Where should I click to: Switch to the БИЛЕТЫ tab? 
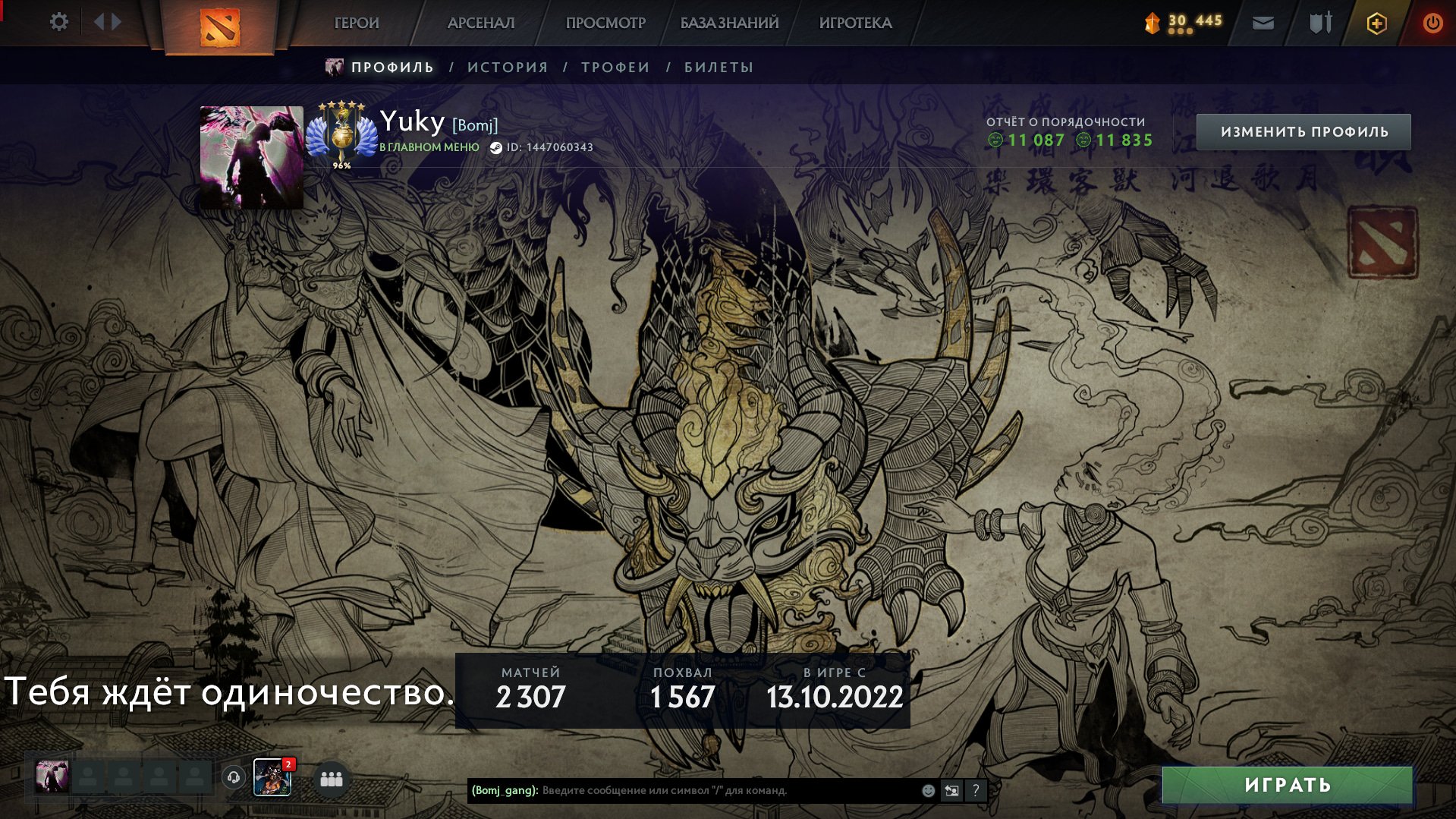[x=719, y=68]
